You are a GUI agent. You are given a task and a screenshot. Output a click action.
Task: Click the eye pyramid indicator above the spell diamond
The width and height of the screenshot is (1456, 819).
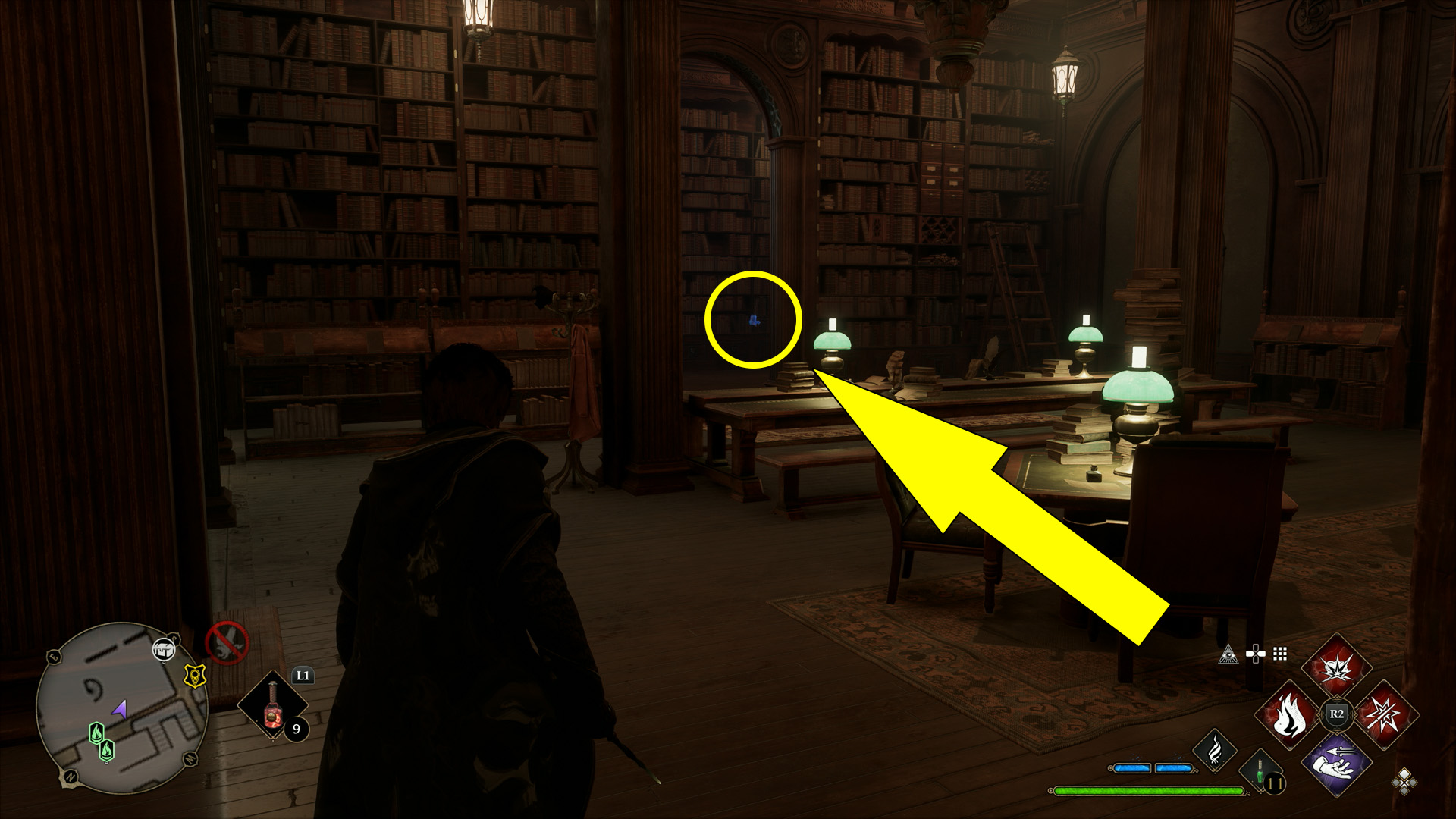(1229, 655)
